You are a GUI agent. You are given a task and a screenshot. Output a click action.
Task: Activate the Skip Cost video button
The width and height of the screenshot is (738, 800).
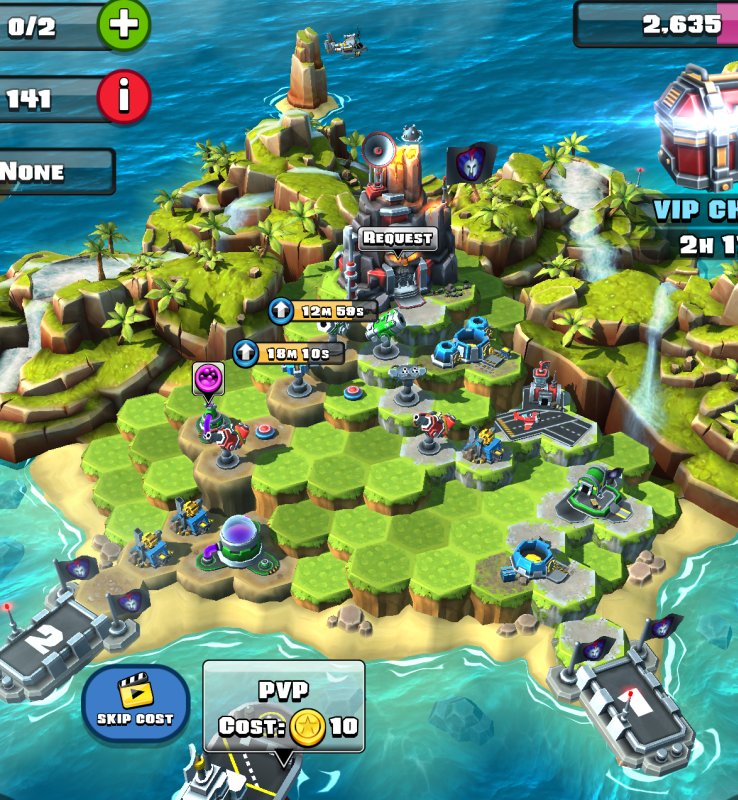(x=135, y=702)
